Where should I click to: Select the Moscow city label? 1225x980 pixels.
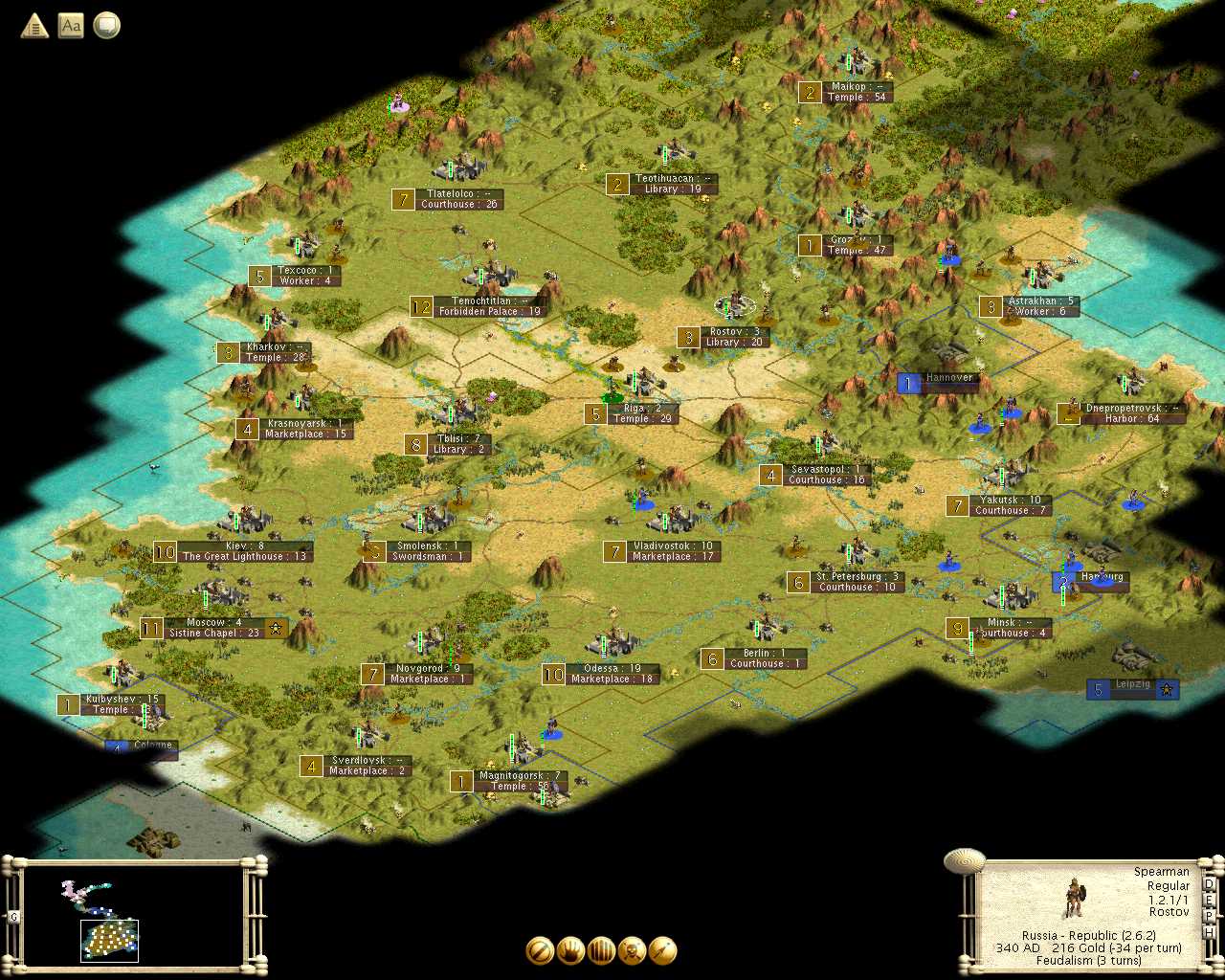(213, 628)
